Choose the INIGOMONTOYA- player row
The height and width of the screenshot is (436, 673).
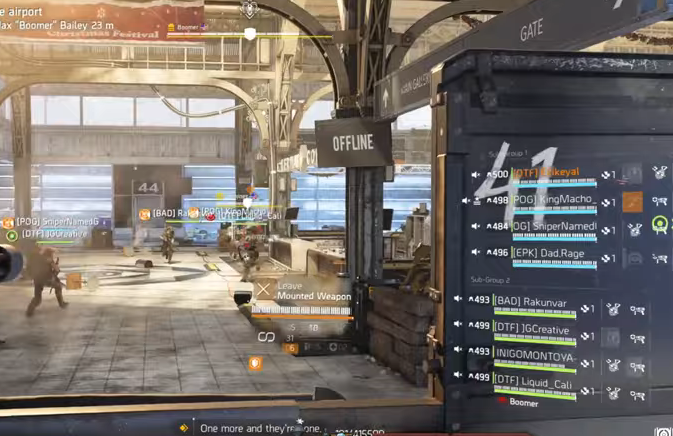(536, 353)
